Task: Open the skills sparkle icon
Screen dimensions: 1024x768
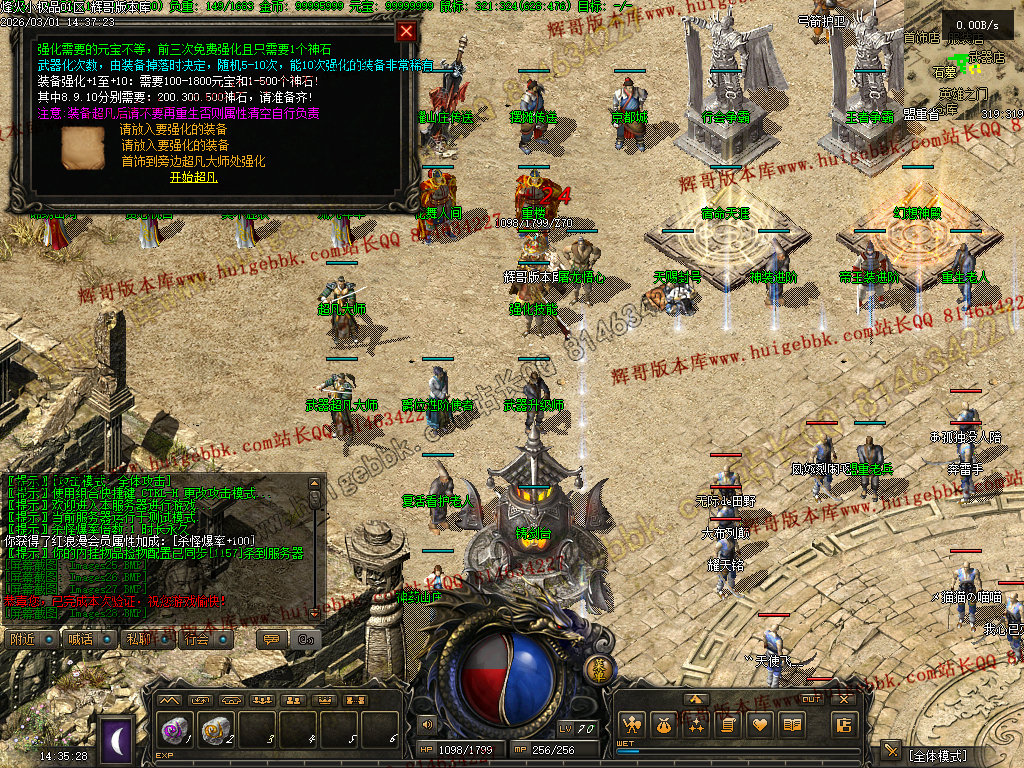Action: [x=695, y=724]
